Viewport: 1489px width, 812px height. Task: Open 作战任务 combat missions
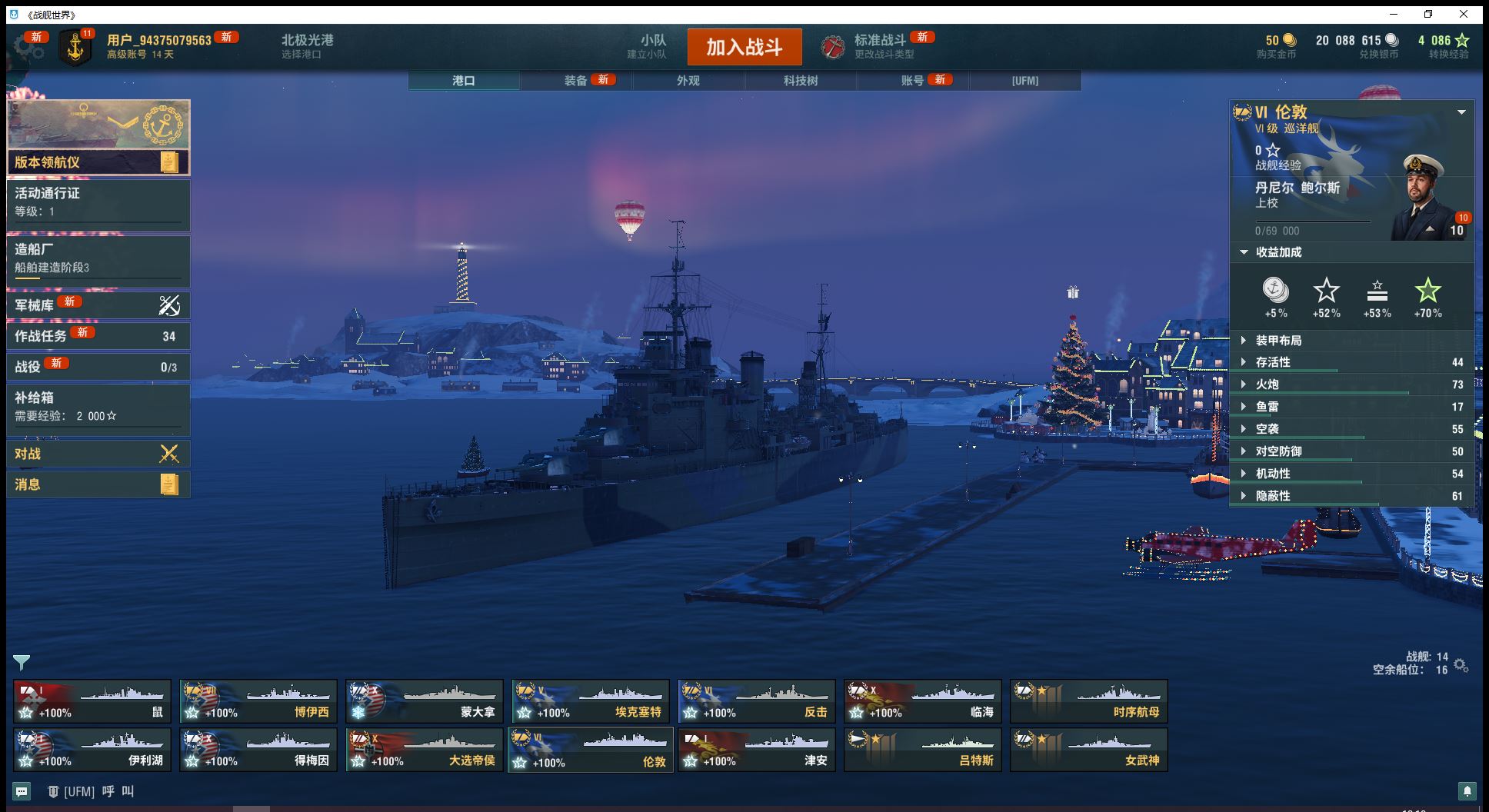(98, 336)
